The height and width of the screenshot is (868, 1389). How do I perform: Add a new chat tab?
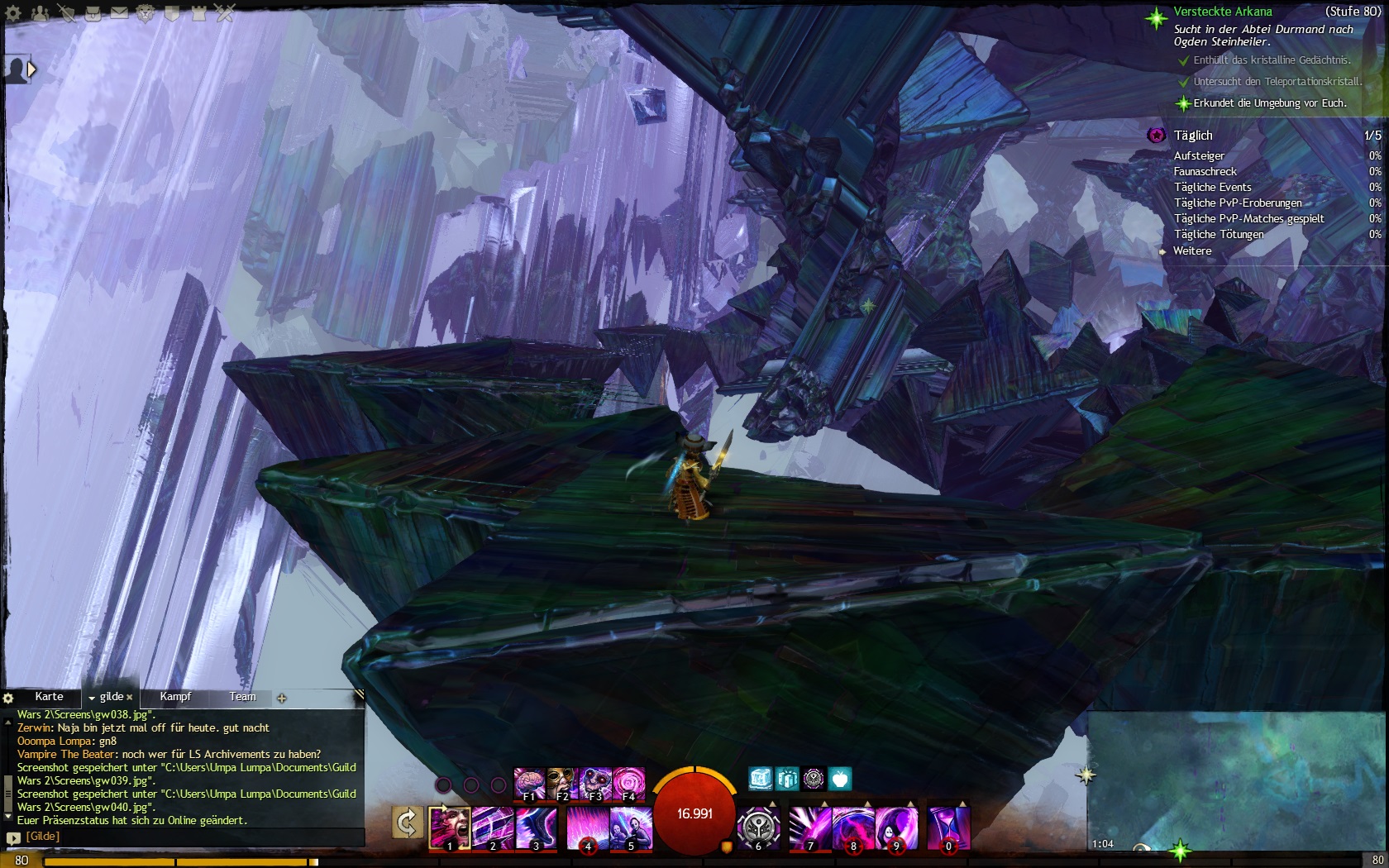(282, 699)
